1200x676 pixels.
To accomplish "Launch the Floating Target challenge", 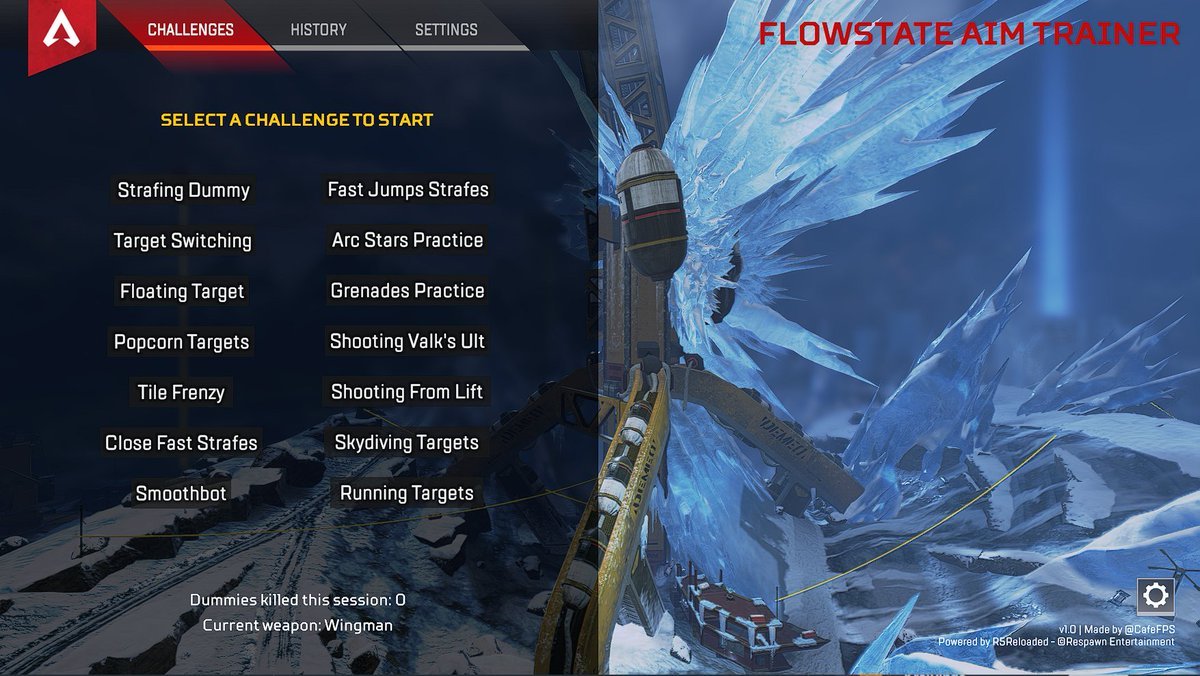I will pos(182,292).
